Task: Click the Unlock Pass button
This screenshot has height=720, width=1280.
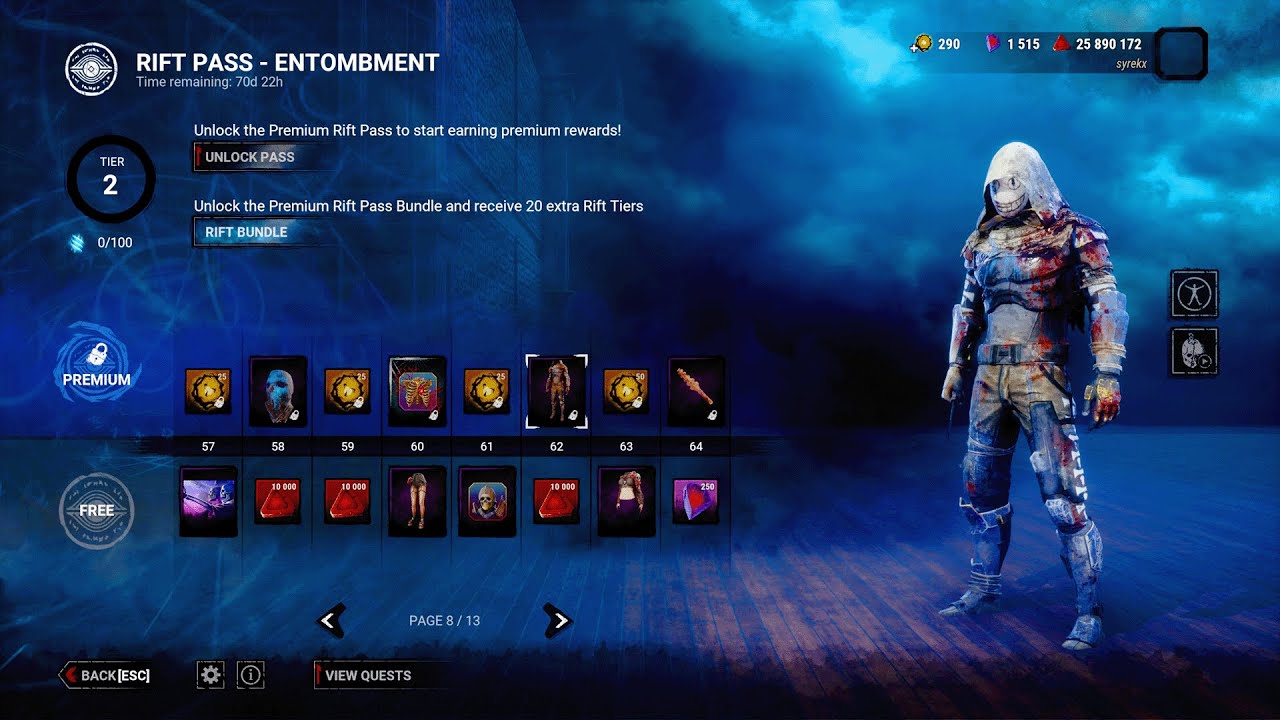Action: [248, 157]
